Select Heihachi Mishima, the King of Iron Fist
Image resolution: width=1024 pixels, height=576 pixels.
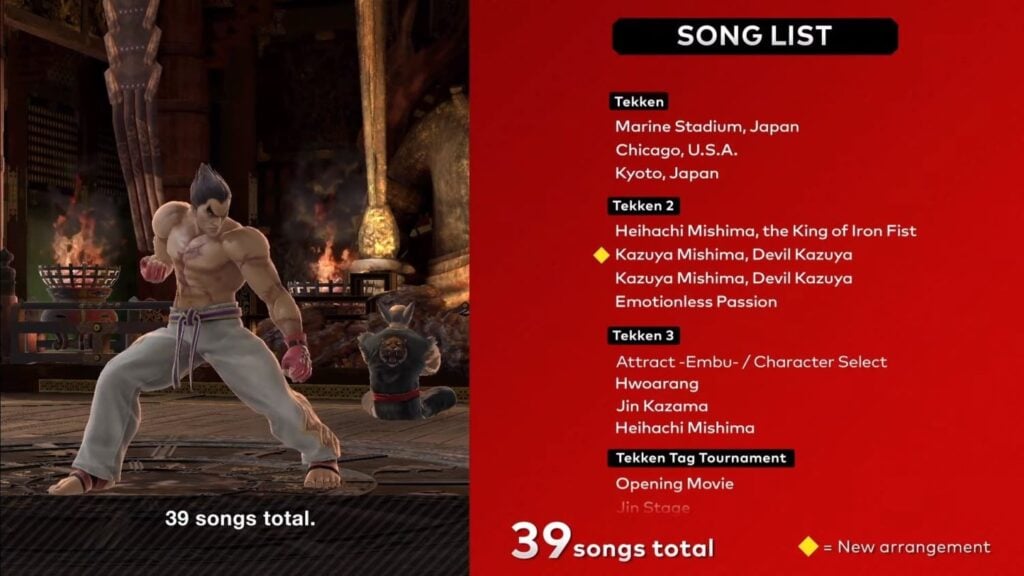[765, 231]
